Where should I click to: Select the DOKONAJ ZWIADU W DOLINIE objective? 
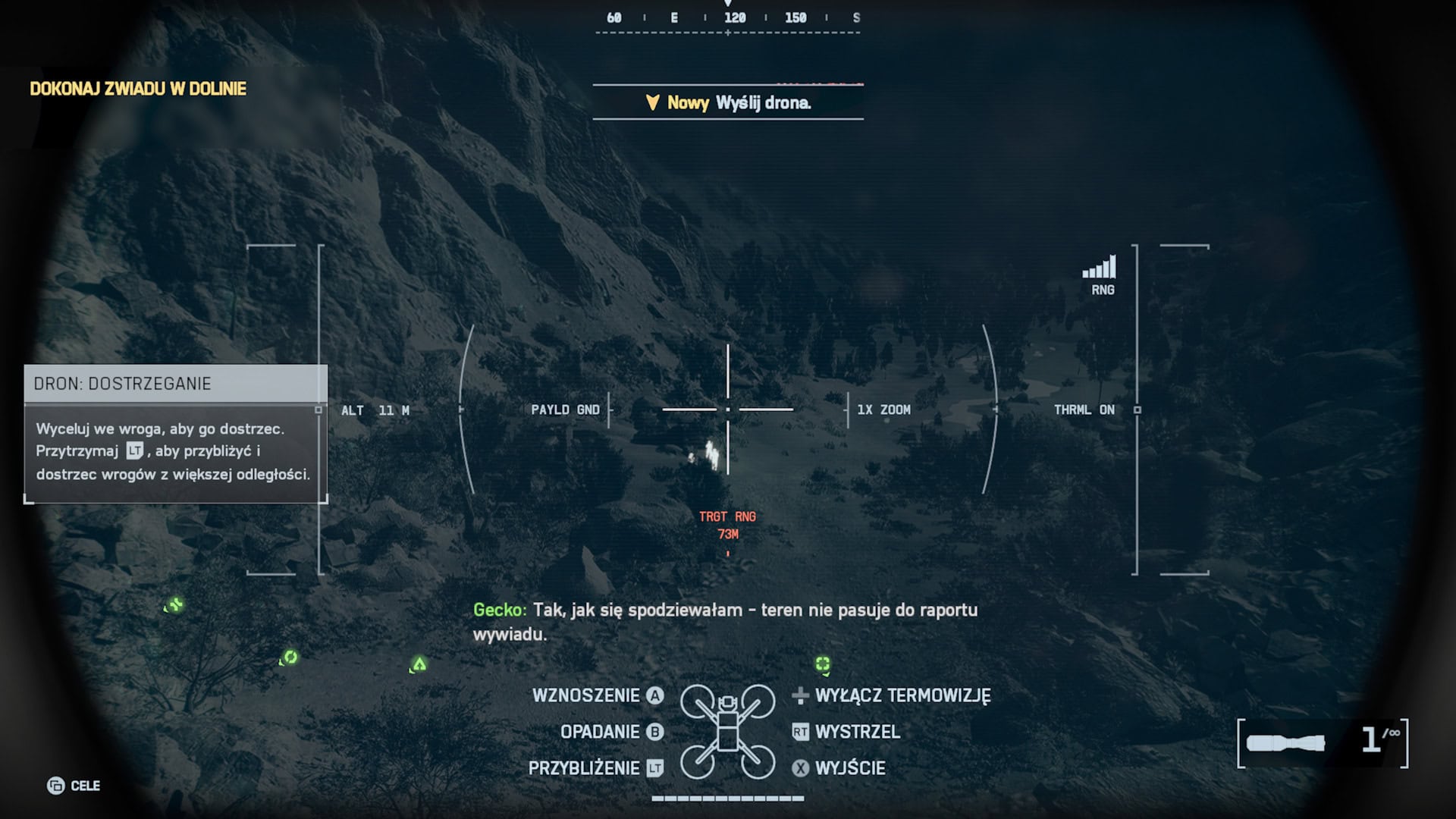click(x=138, y=89)
